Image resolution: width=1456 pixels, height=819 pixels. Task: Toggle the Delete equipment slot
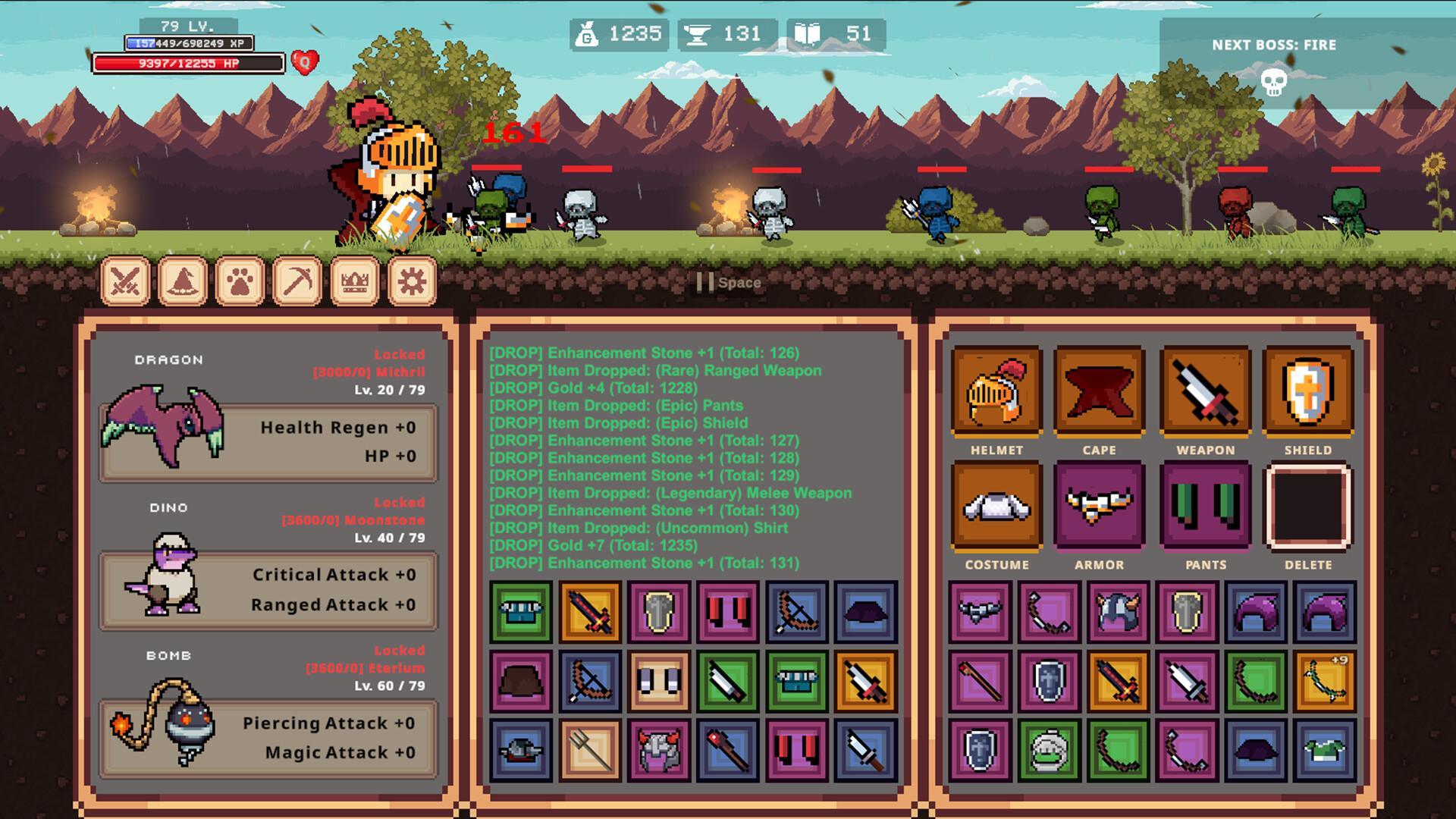tap(1310, 507)
